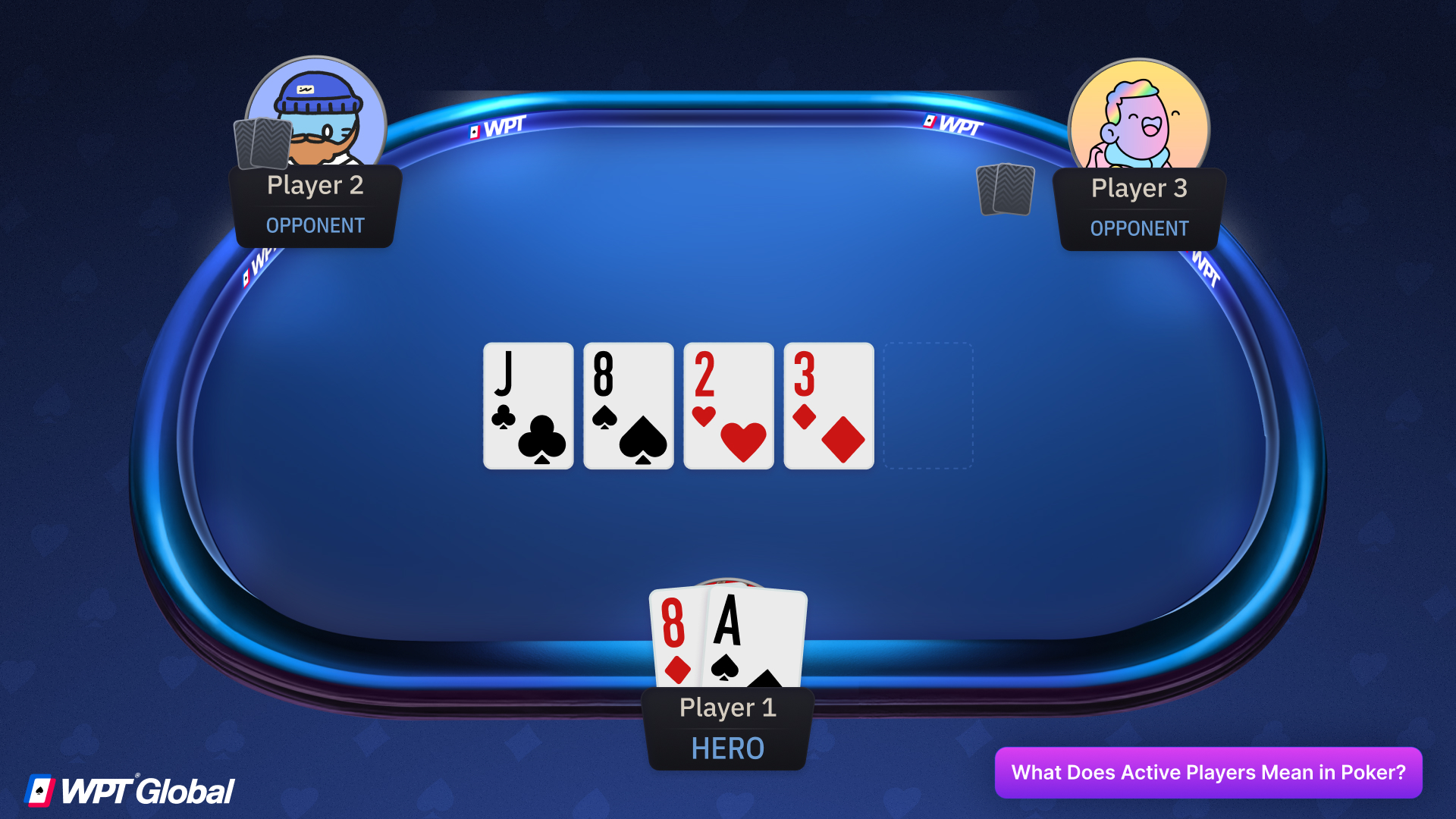Viewport: 1456px width, 819px height.
Task: Click the WPT logo on the top rail
Action: (x=497, y=130)
